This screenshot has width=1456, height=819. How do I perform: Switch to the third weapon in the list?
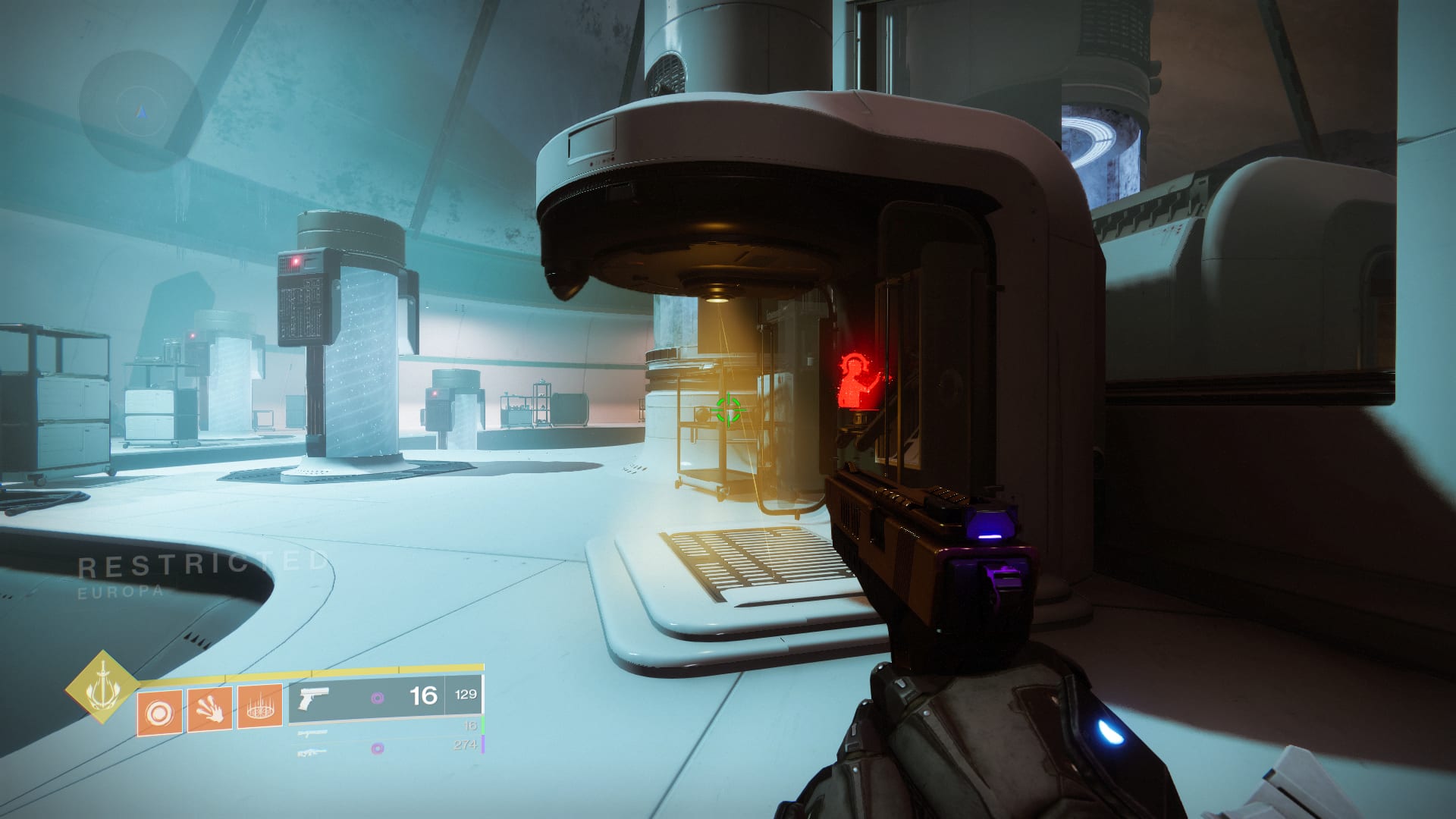pos(385,748)
